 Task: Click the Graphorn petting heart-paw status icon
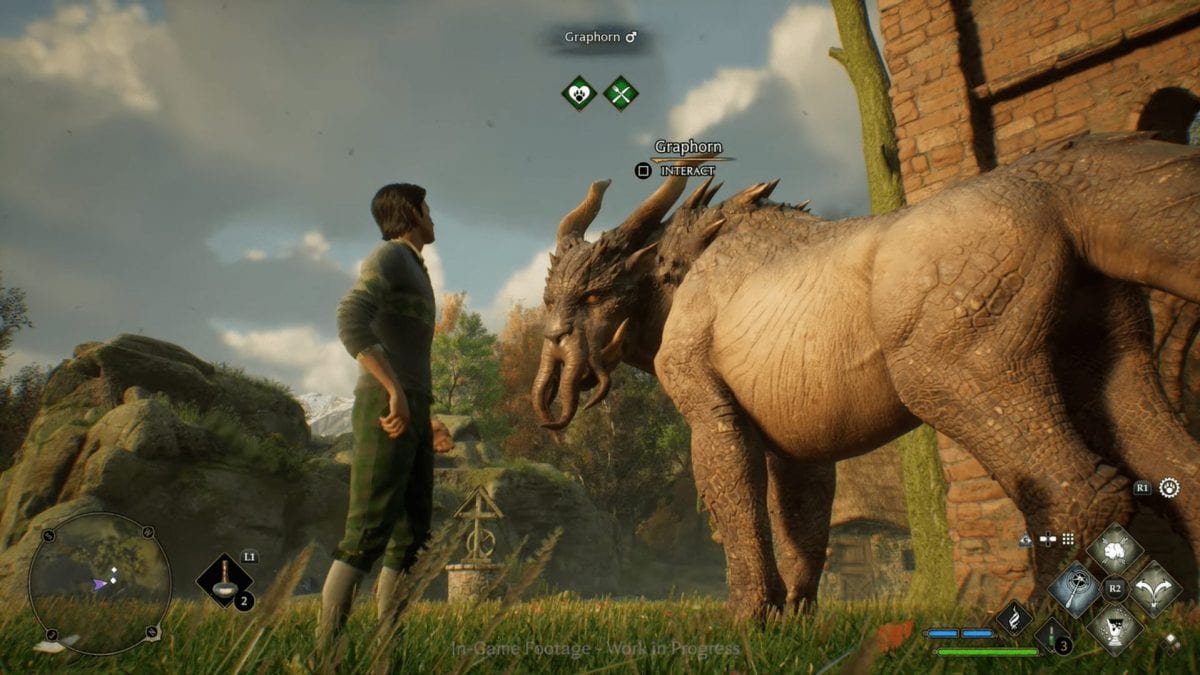pyautogui.click(x=578, y=94)
